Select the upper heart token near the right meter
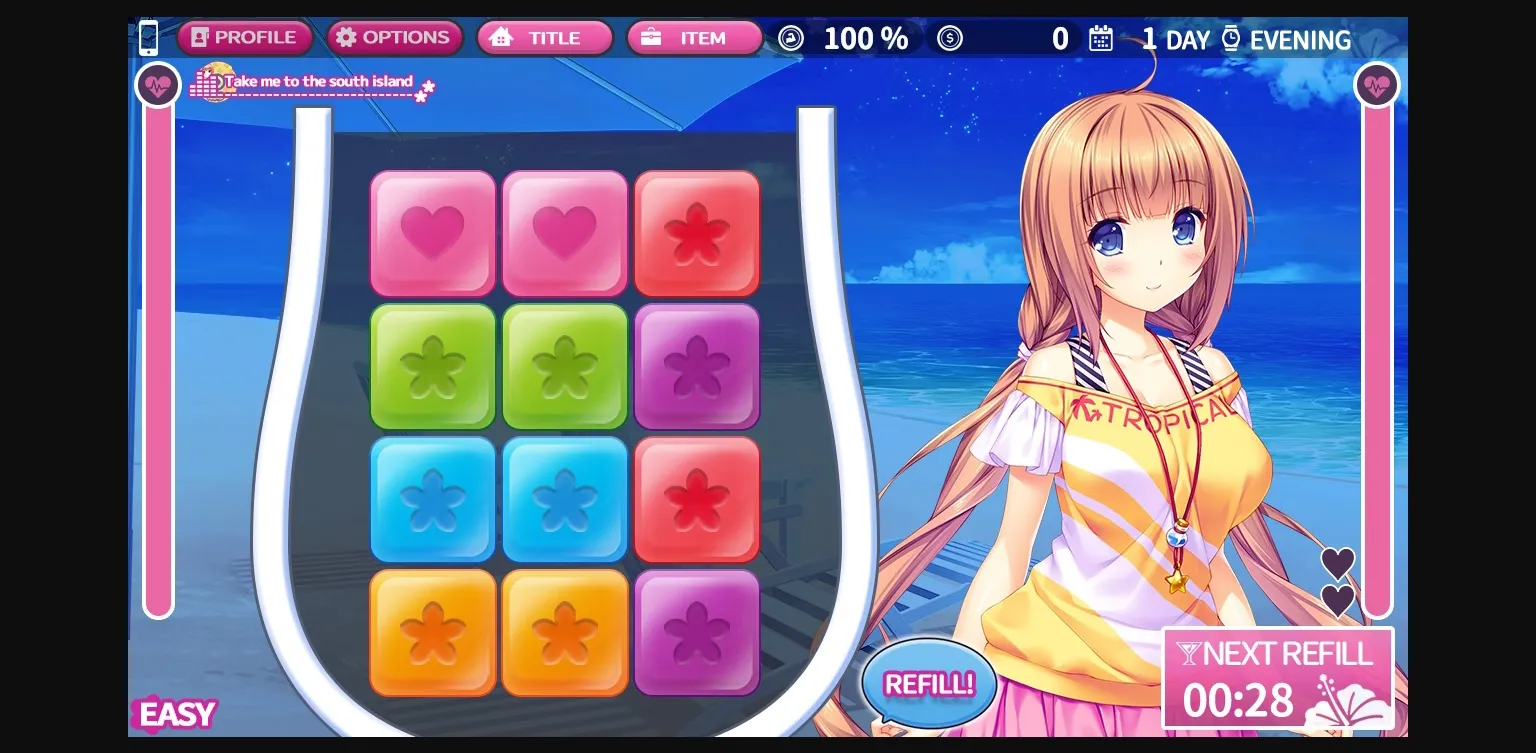This screenshot has width=1536, height=753. (1337, 565)
